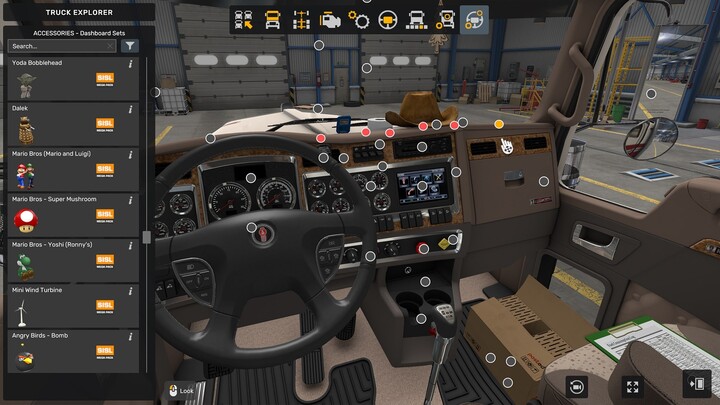Image resolution: width=720 pixels, height=405 pixels.
Task: Open the truck selection category
Action: (243, 20)
